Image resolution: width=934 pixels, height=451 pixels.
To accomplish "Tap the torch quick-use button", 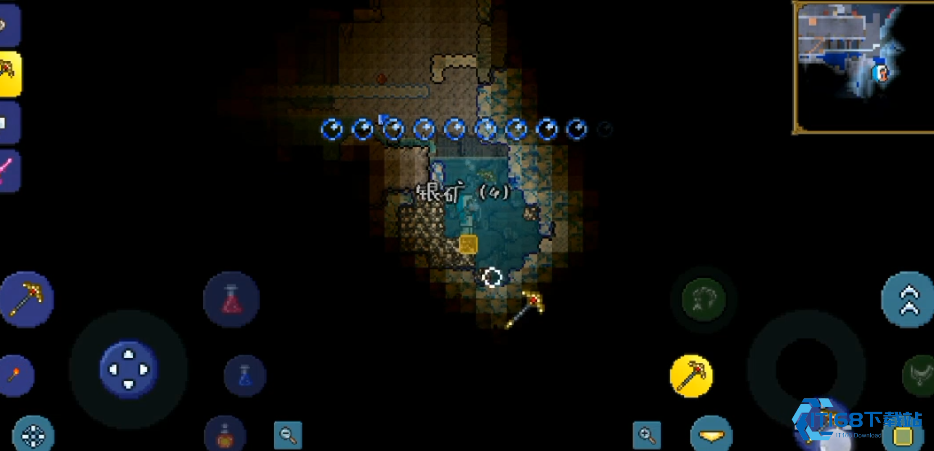I will tap(15, 375).
